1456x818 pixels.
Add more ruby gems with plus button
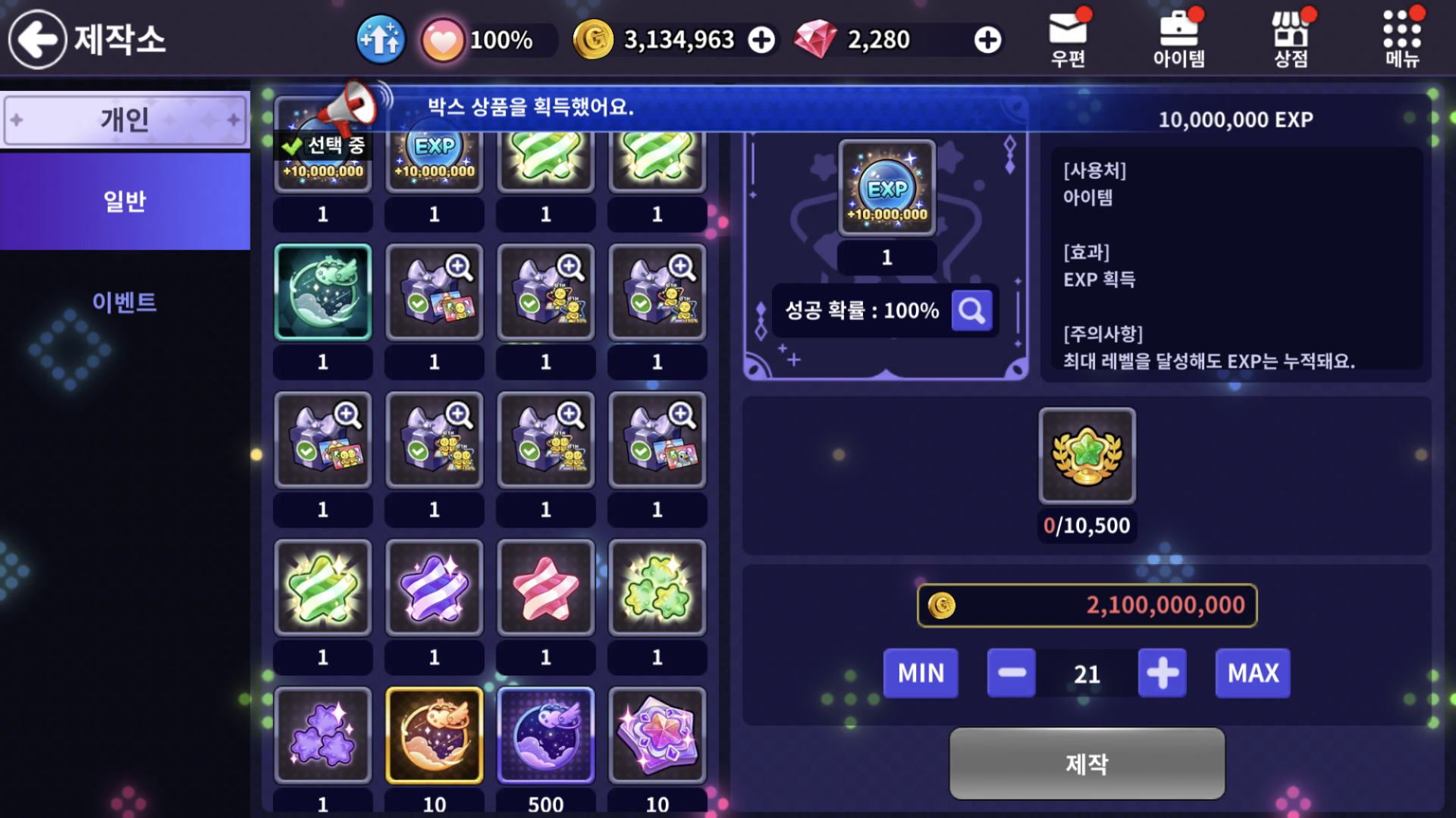pos(987,40)
